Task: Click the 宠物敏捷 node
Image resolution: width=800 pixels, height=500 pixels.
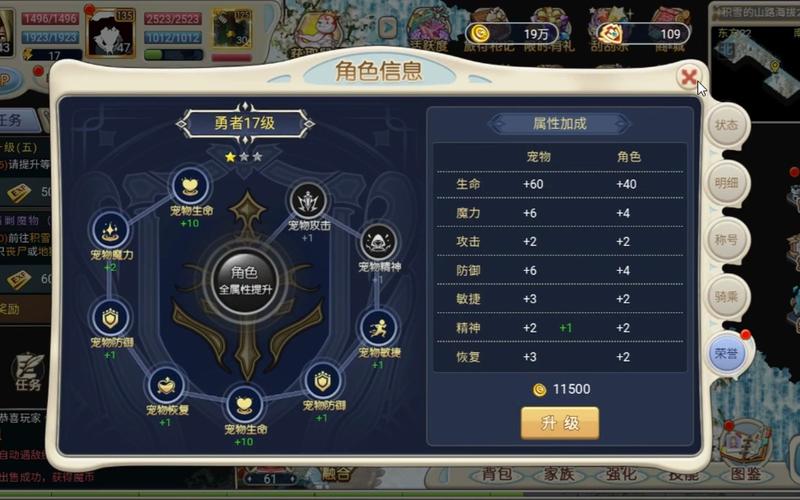Action: point(378,328)
